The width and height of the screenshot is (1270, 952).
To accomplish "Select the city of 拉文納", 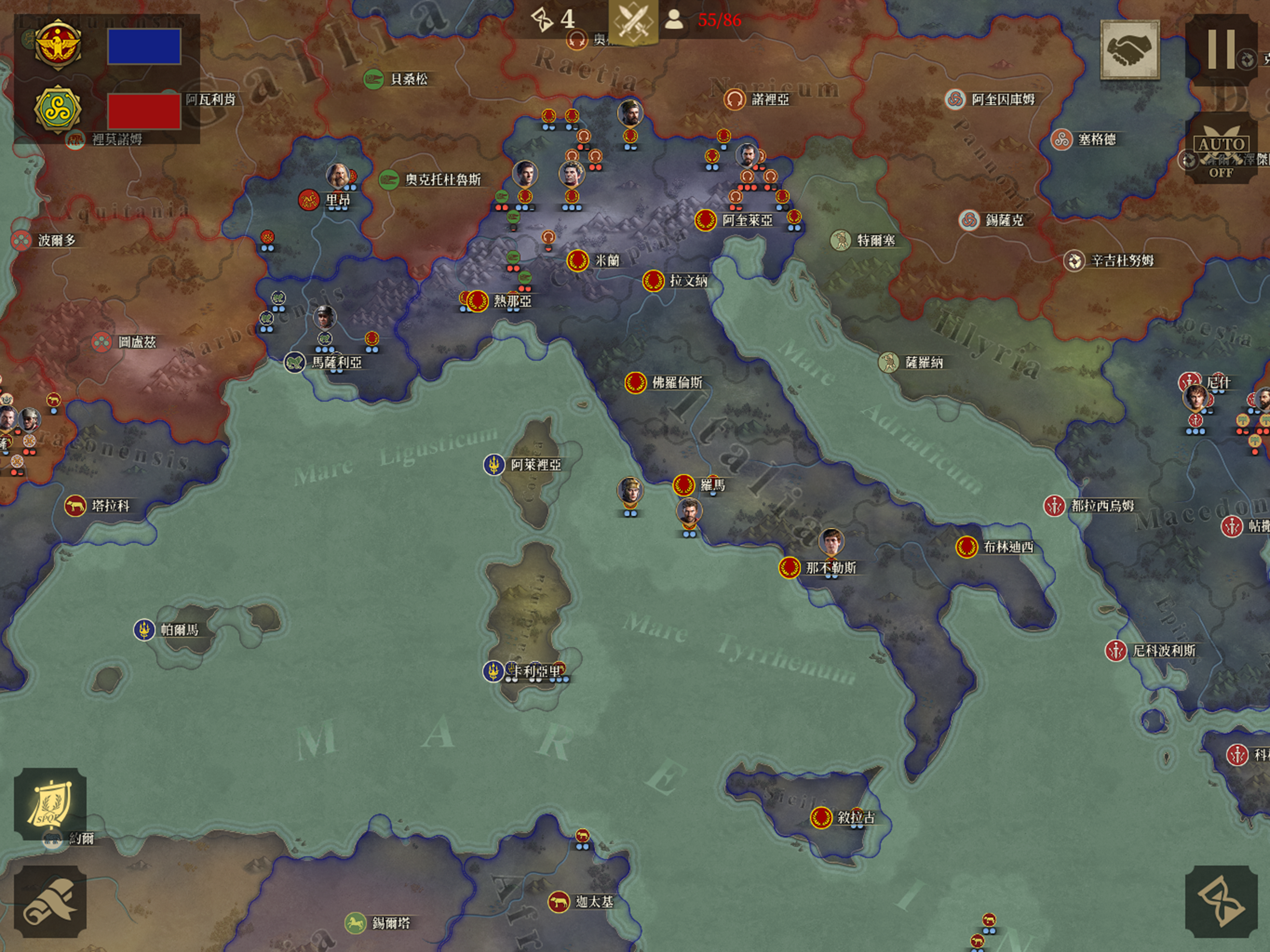I will [654, 281].
